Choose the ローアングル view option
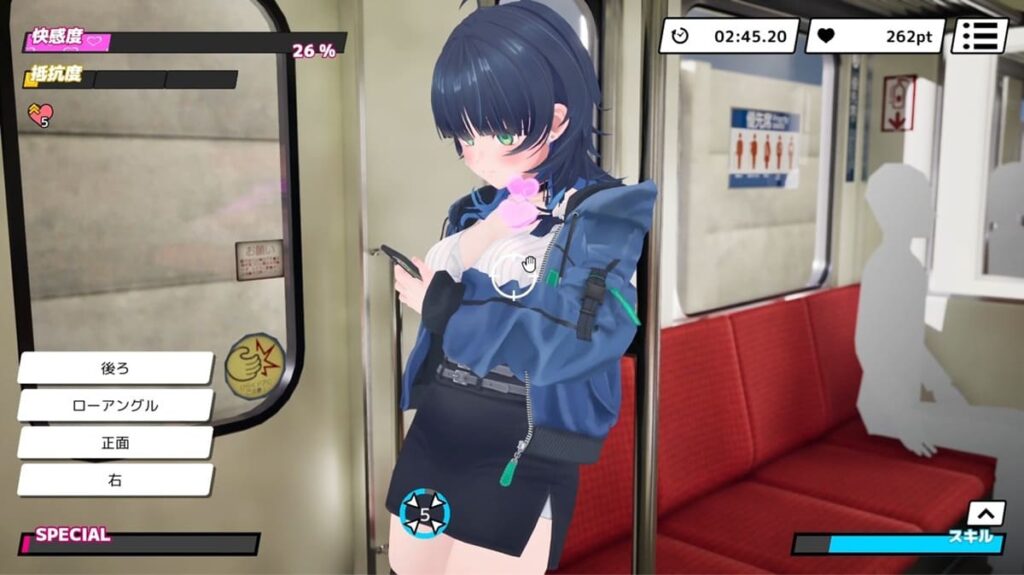Viewport: 1024px width, 575px height. [x=115, y=405]
